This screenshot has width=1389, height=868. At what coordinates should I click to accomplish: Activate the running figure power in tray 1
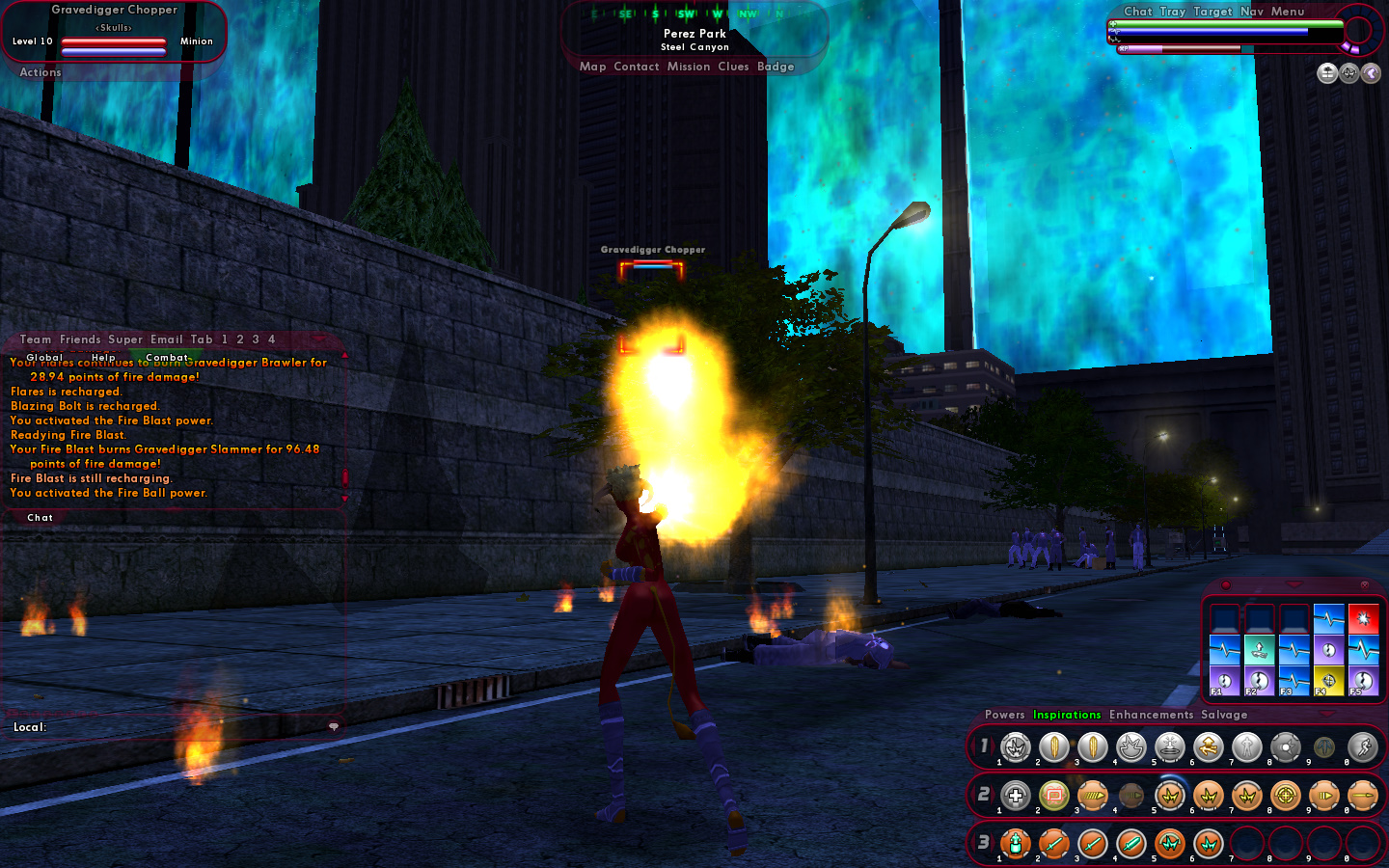coord(1362,746)
